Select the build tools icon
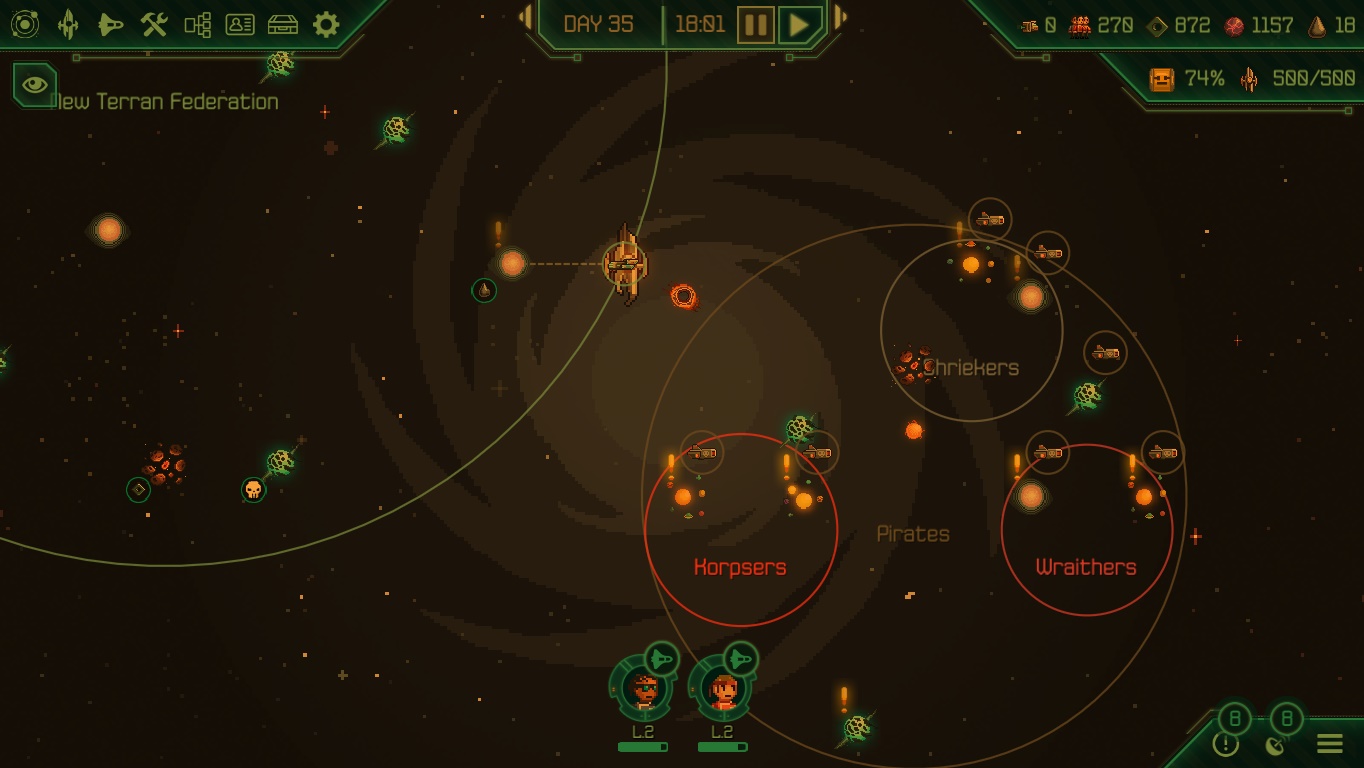Viewport: 1364px width, 768px height. pyautogui.click(x=152, y=24)
